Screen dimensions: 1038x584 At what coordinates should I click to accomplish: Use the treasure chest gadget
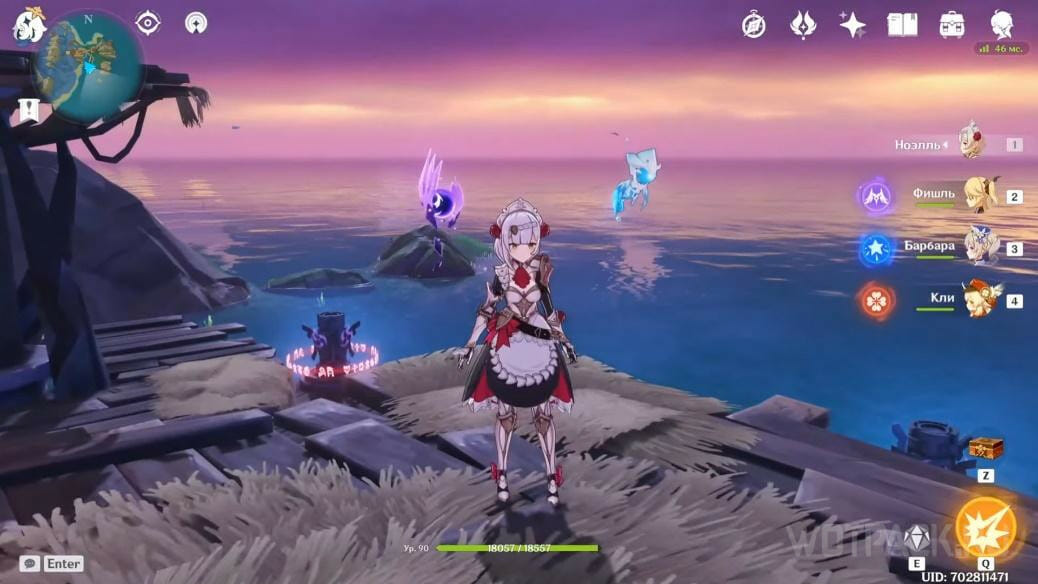click(985, 448)
